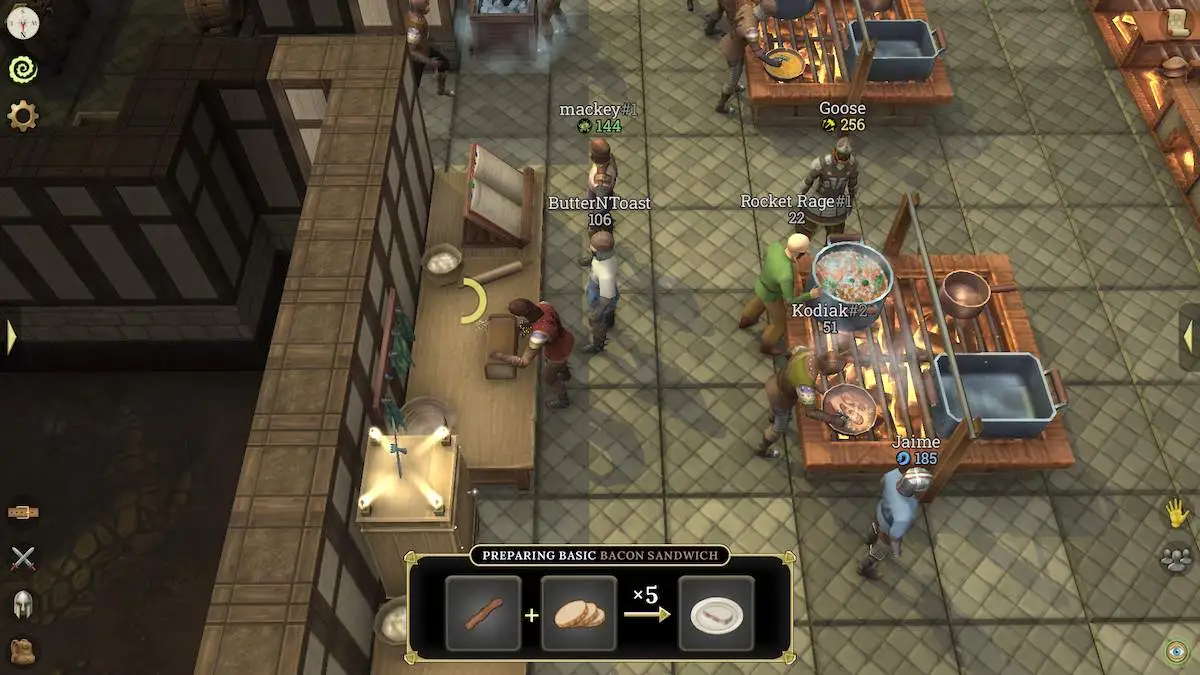1200x675 pixels.
Task: Open the crossed swords combat panel
Action: point(23,558)
